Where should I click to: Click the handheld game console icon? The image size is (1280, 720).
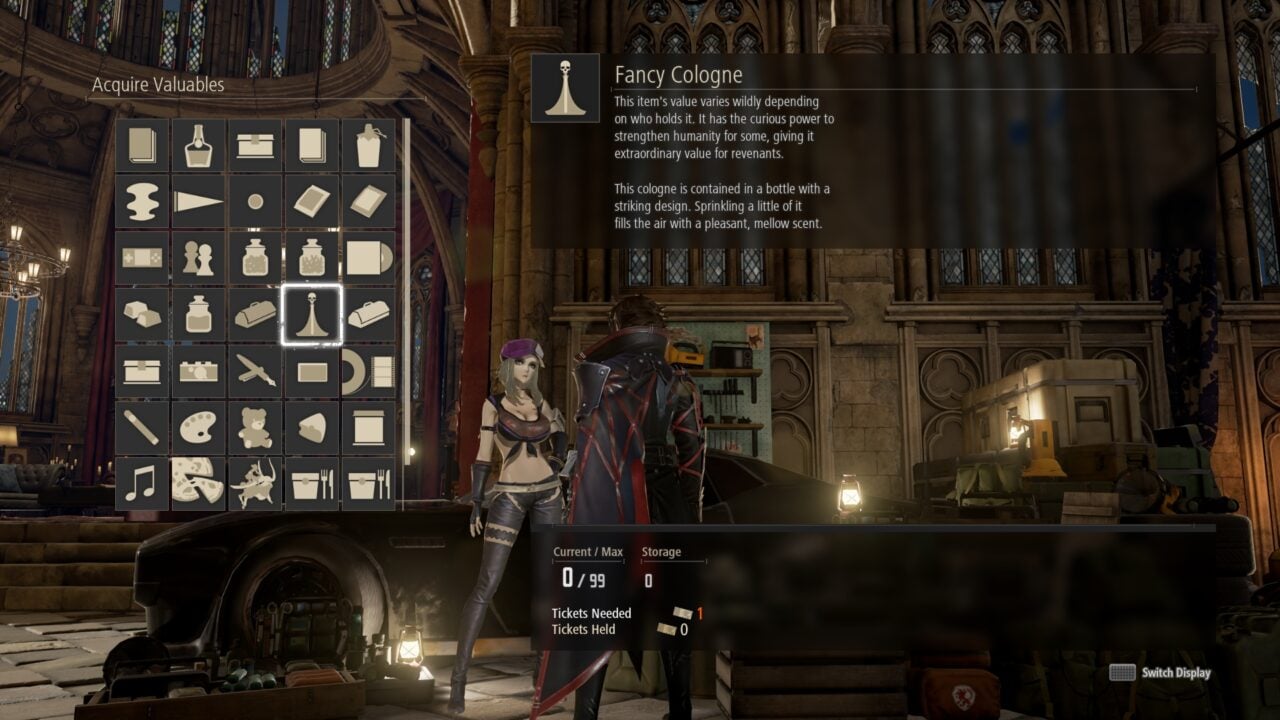(x=142, y=257)
